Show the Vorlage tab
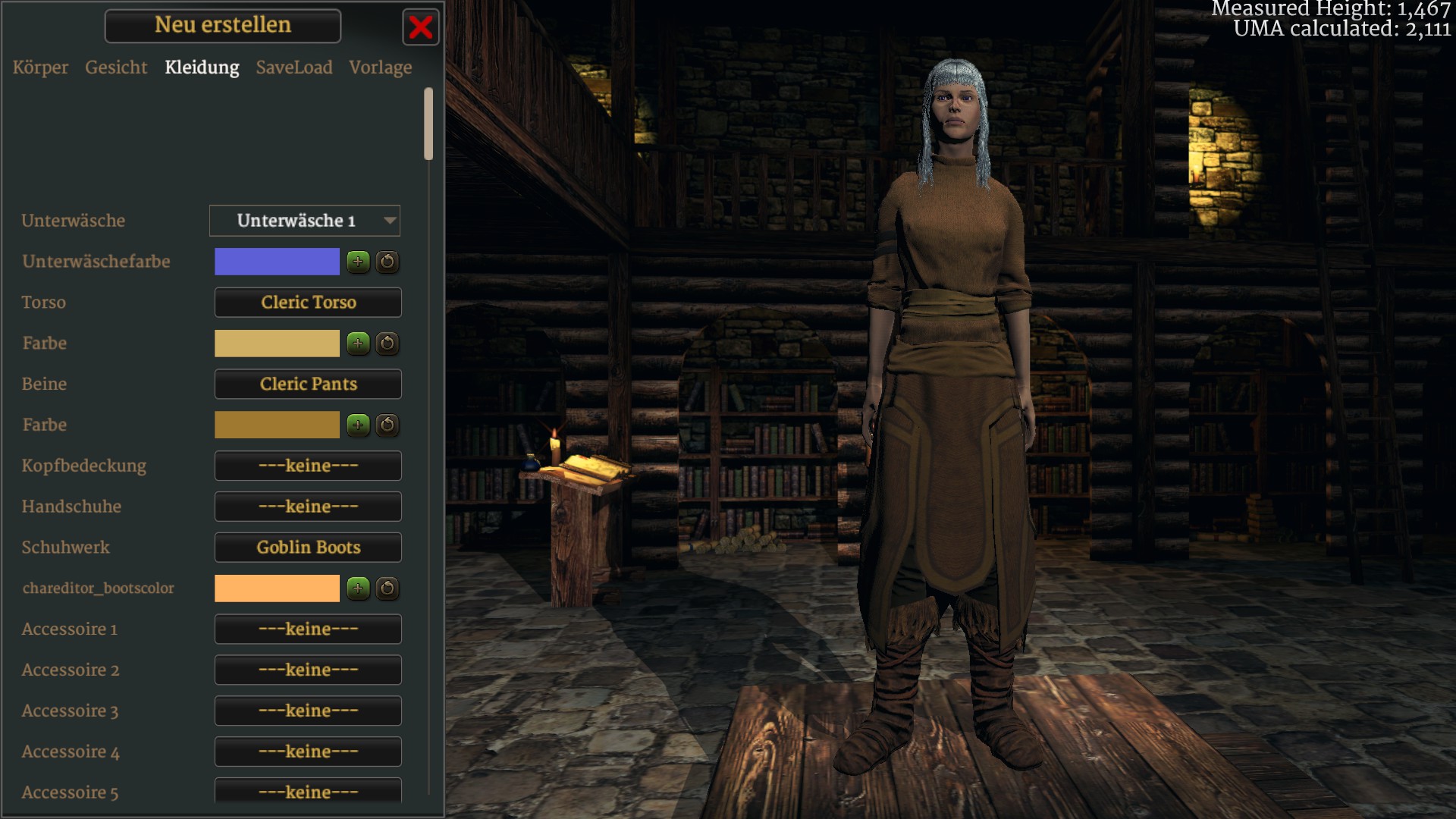 click(381, 67)
